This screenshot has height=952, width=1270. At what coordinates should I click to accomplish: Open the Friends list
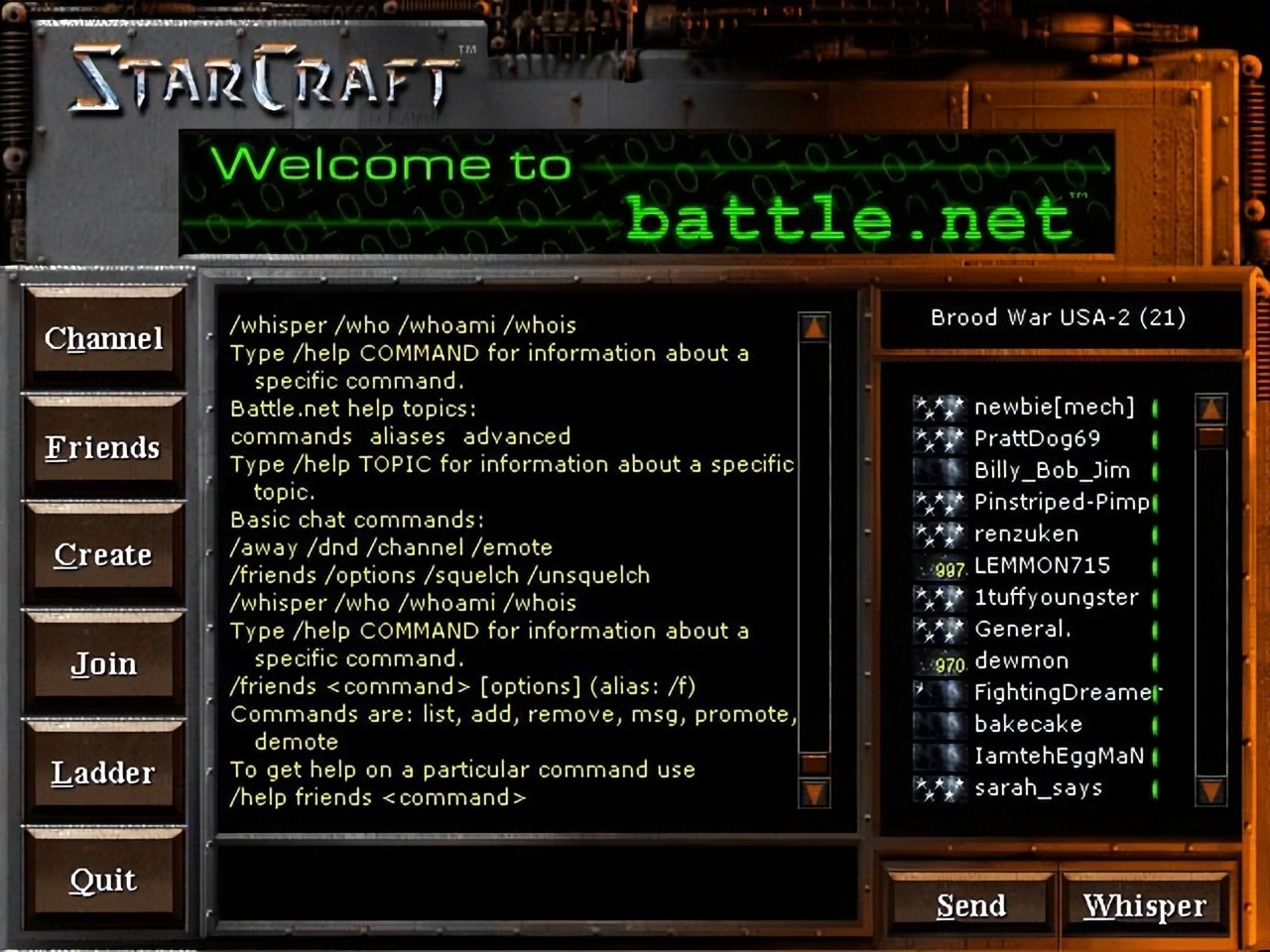coord(103,448)
